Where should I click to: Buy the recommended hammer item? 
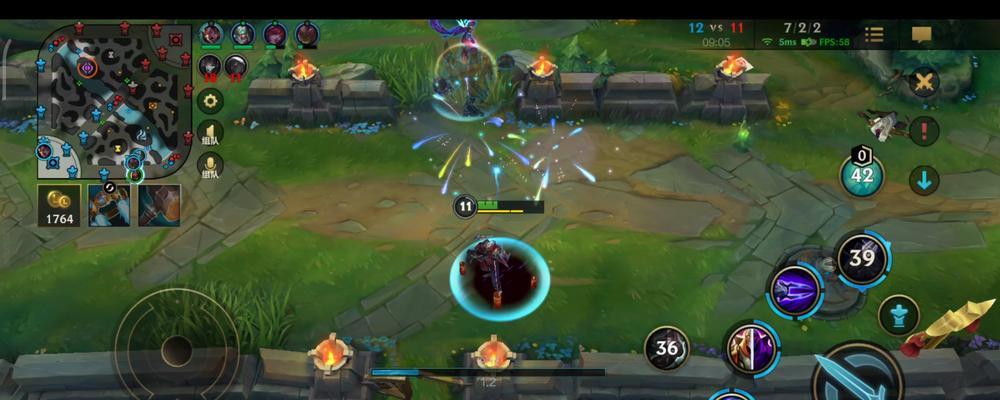pos(159,204)
